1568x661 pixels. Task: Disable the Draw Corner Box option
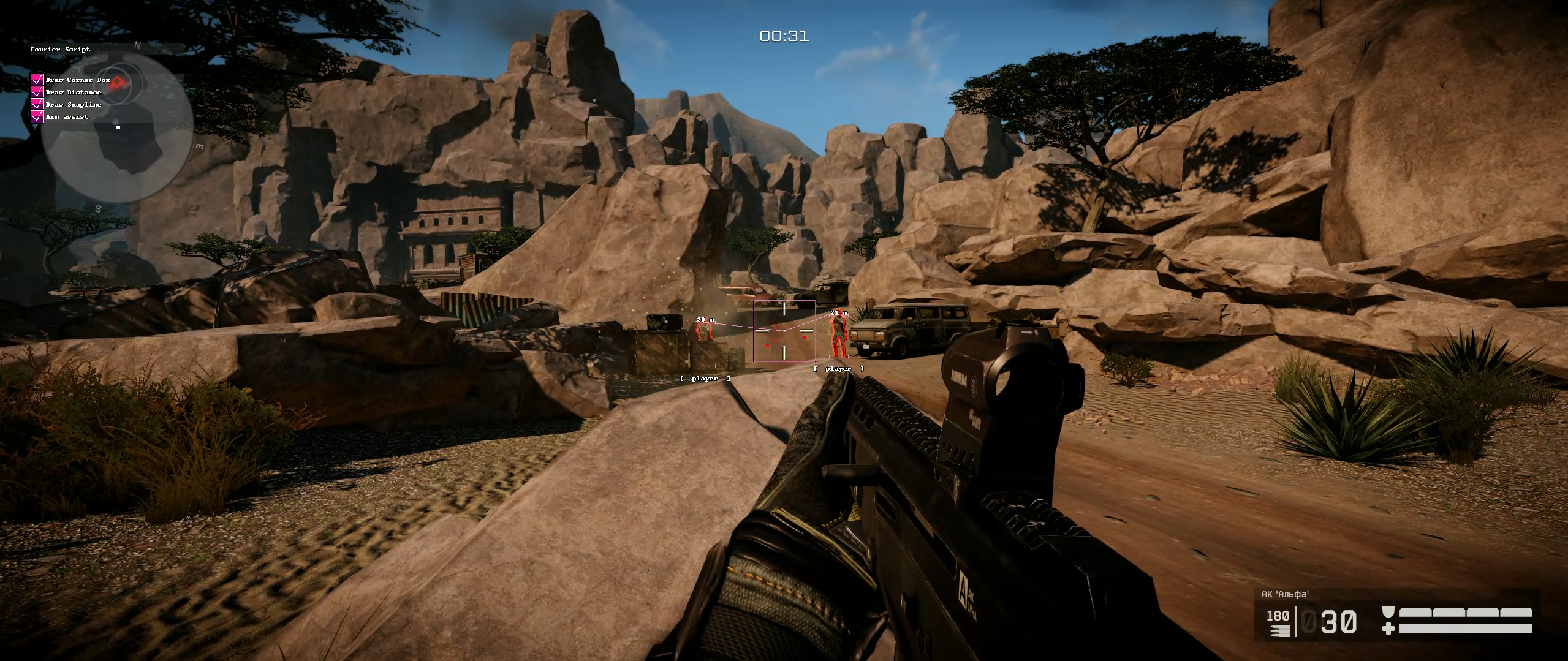[x=36, y=80]
